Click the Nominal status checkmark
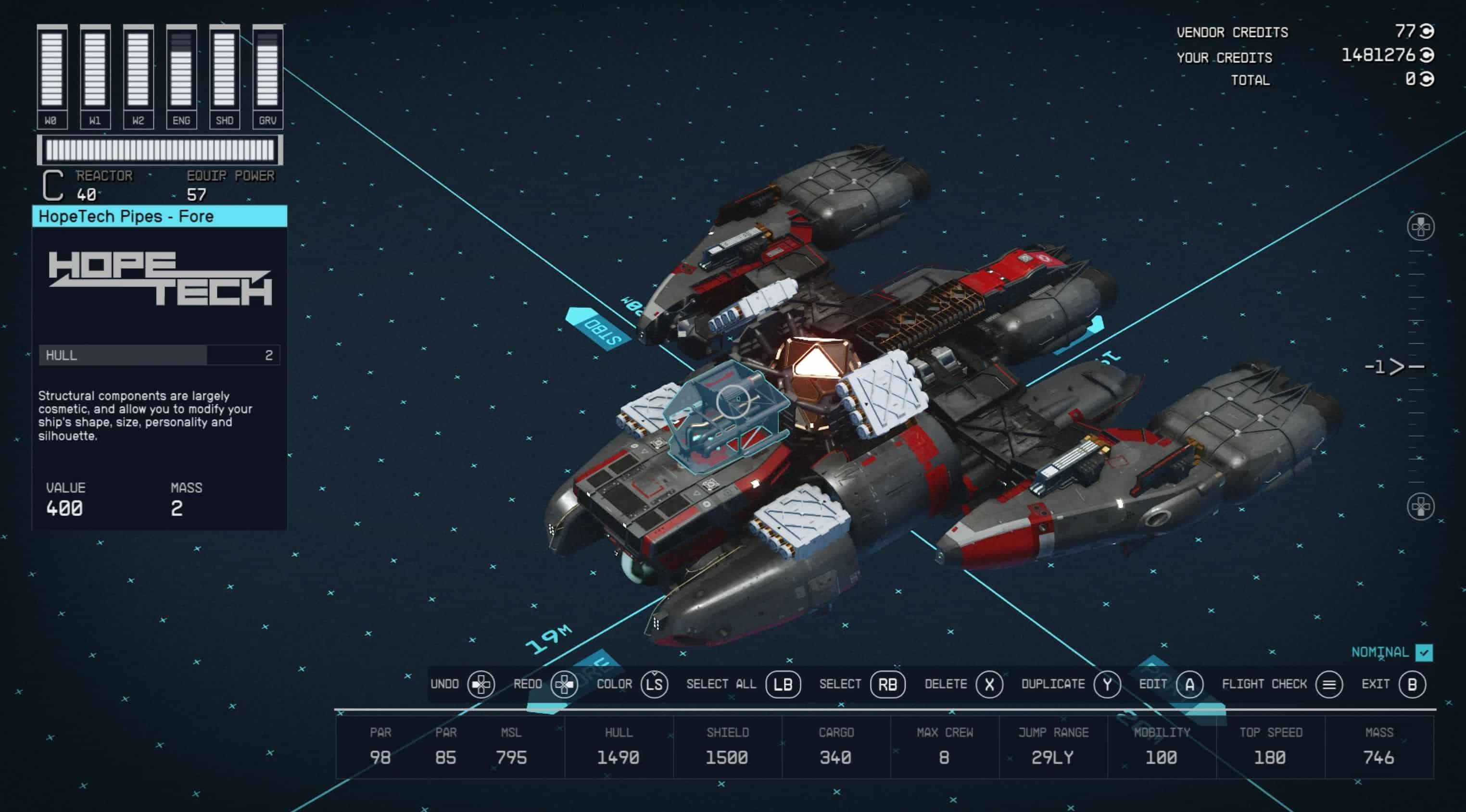Image resolution: width=1466 pixels, height=812 pixels. coord(1423,652)
